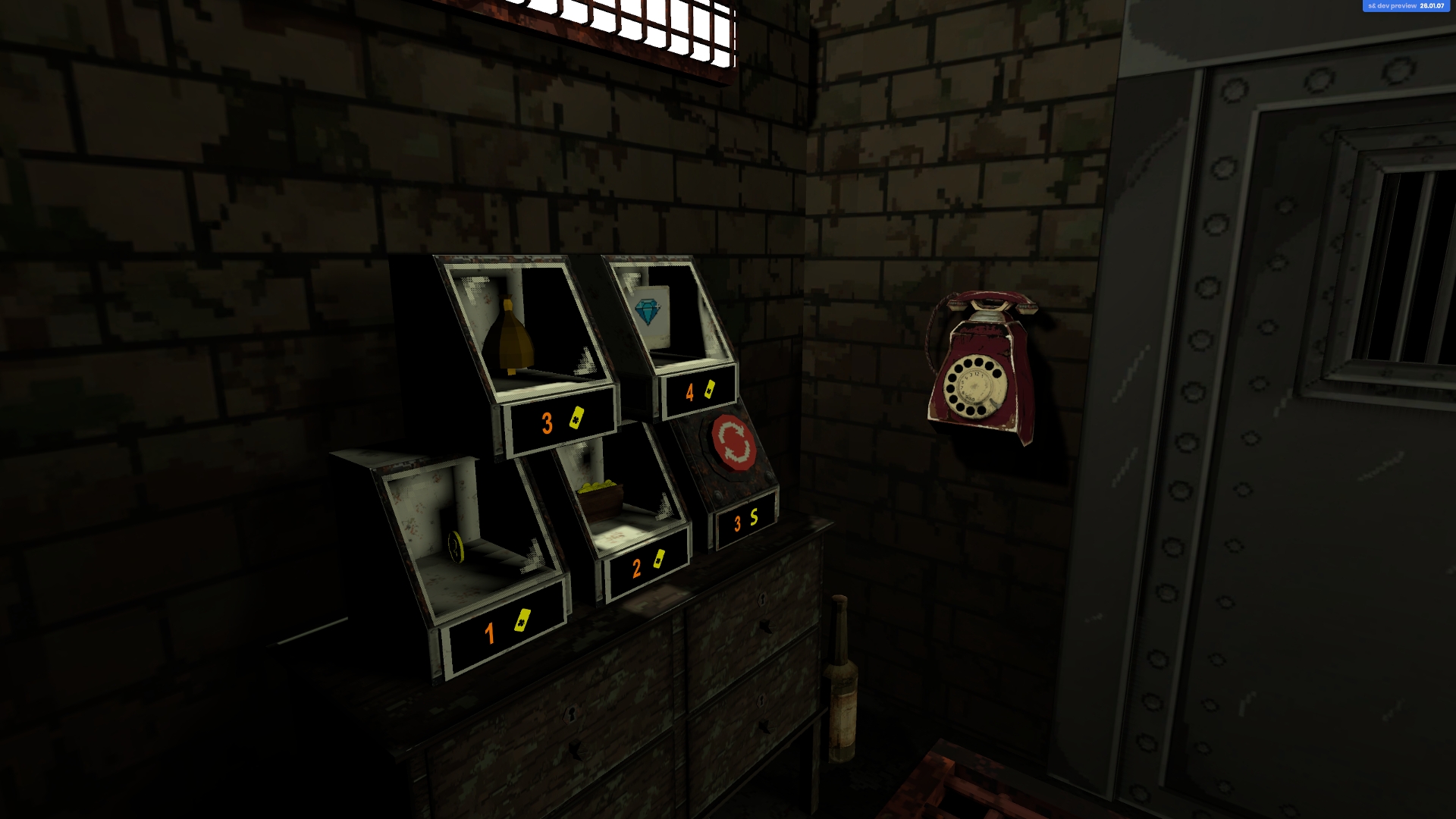Select the yellow disc charm priced 1
The height and width of the screenshot is (819, 1456).
point(455,546)
